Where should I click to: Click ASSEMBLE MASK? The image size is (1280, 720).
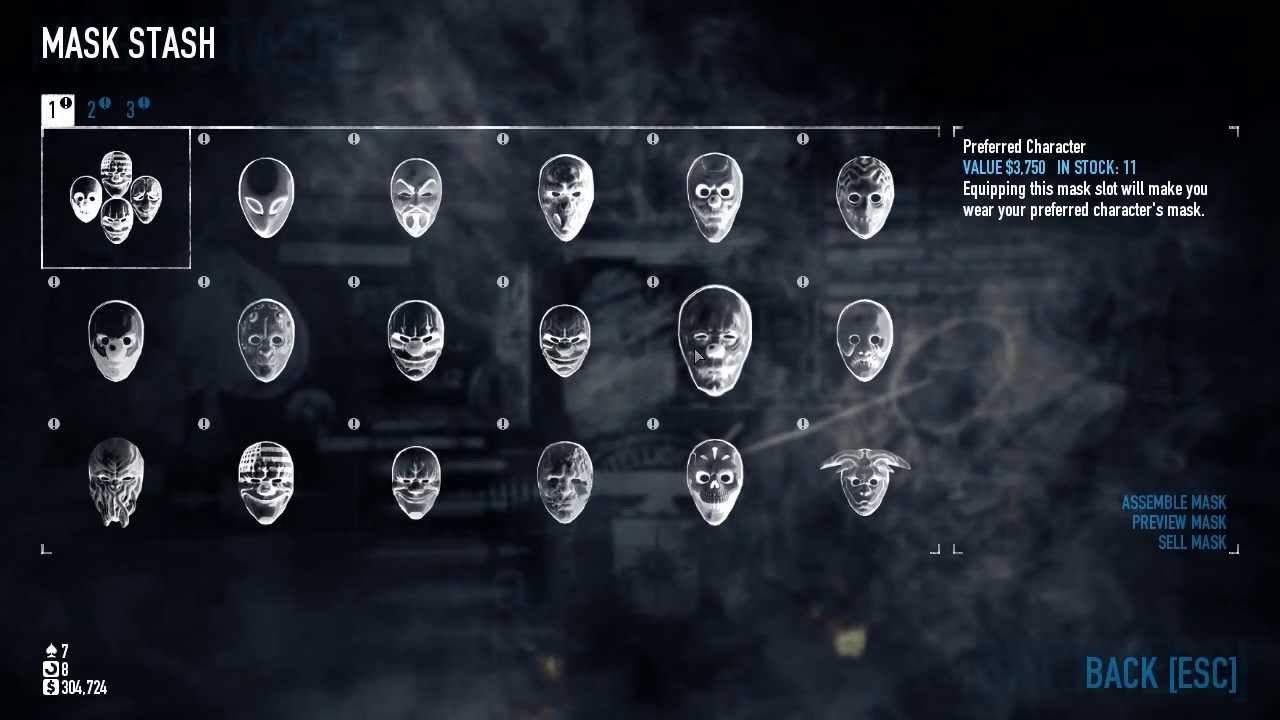[x=1175, y=502]
